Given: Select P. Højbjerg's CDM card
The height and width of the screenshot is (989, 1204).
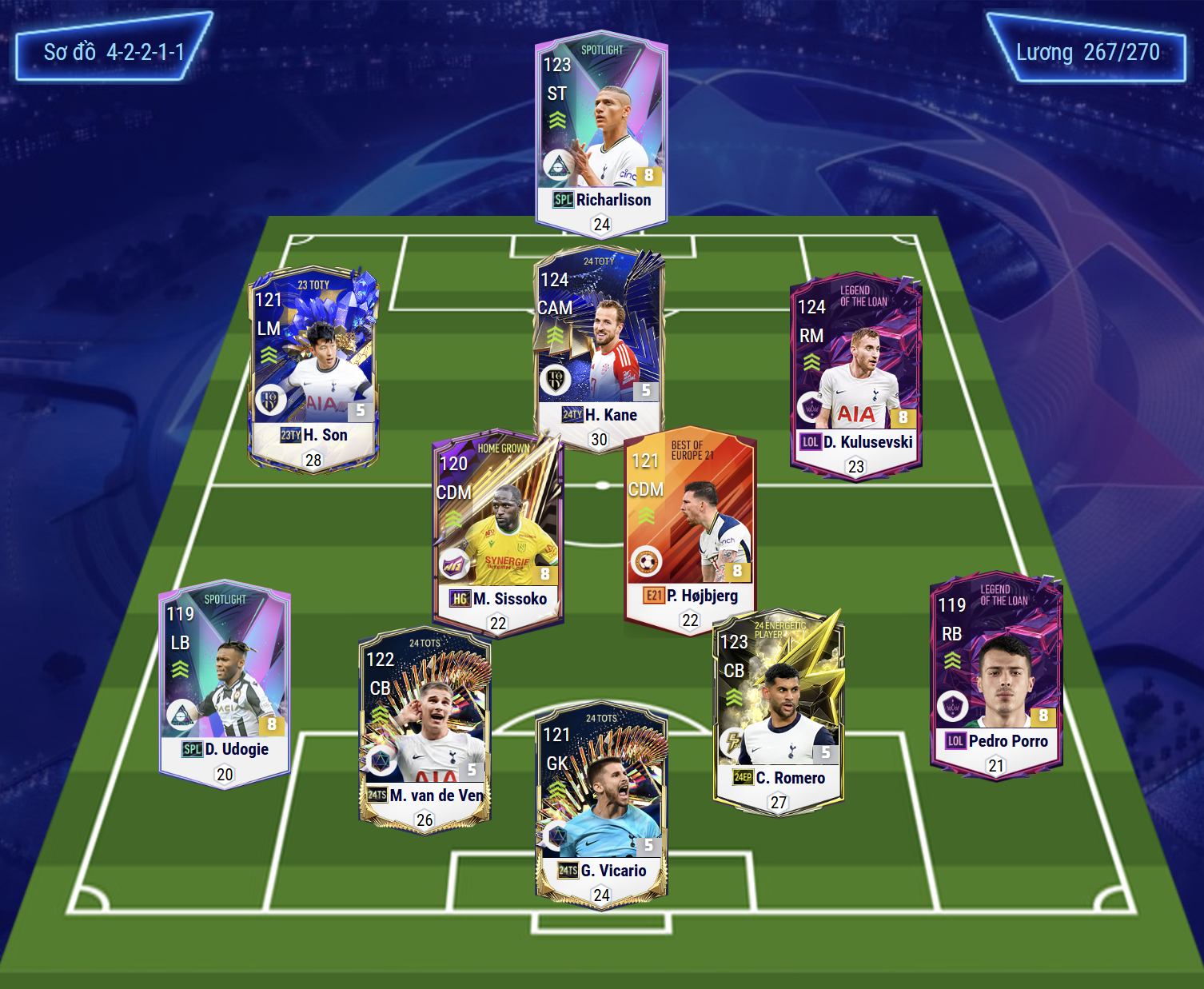Looking at the screenshot, I should [x=689, y=528].
